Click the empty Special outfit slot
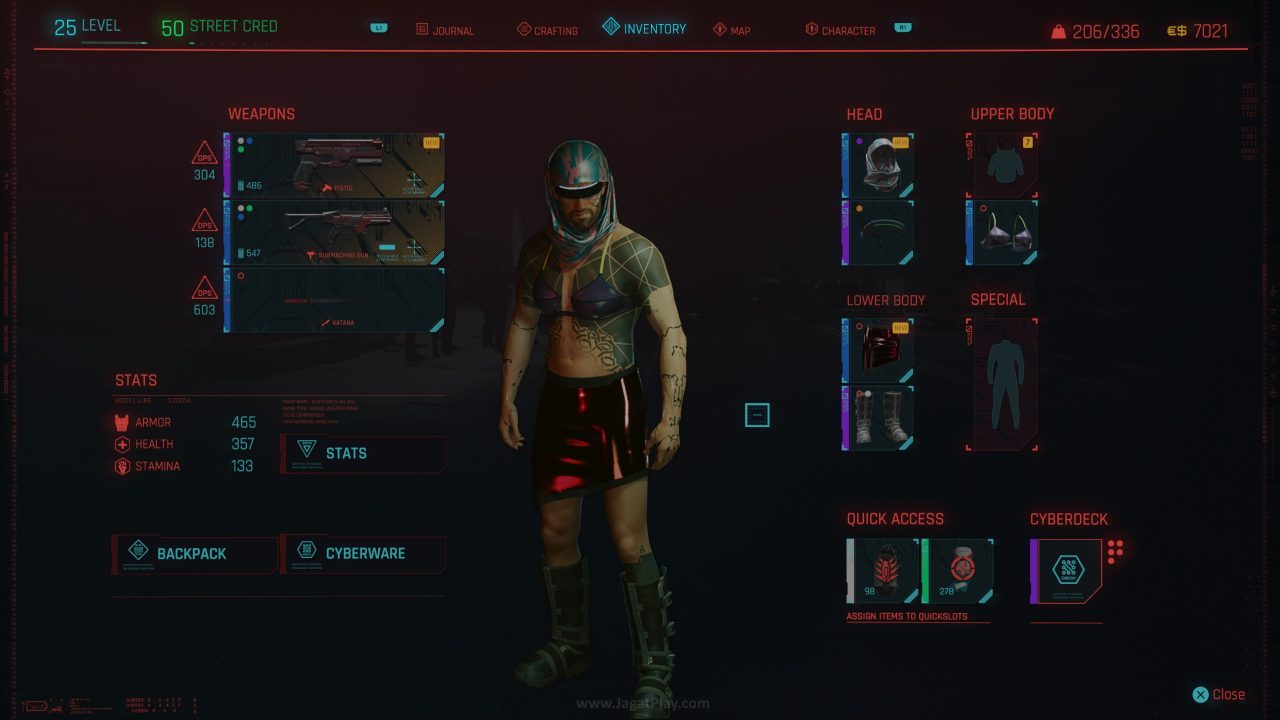This screenshot has width=1280, height=720. click(x=1002, y=385)
